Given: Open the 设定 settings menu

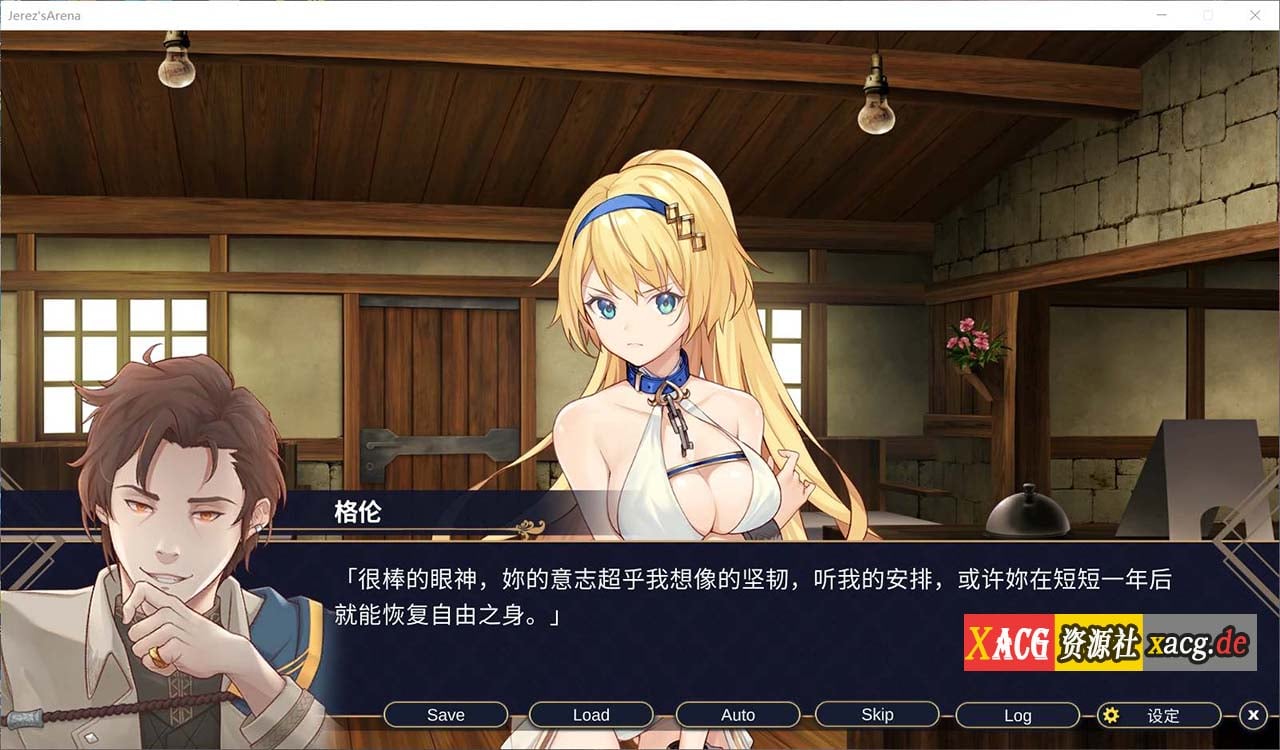Looking at the screenshot, I should coord(1161,716).
